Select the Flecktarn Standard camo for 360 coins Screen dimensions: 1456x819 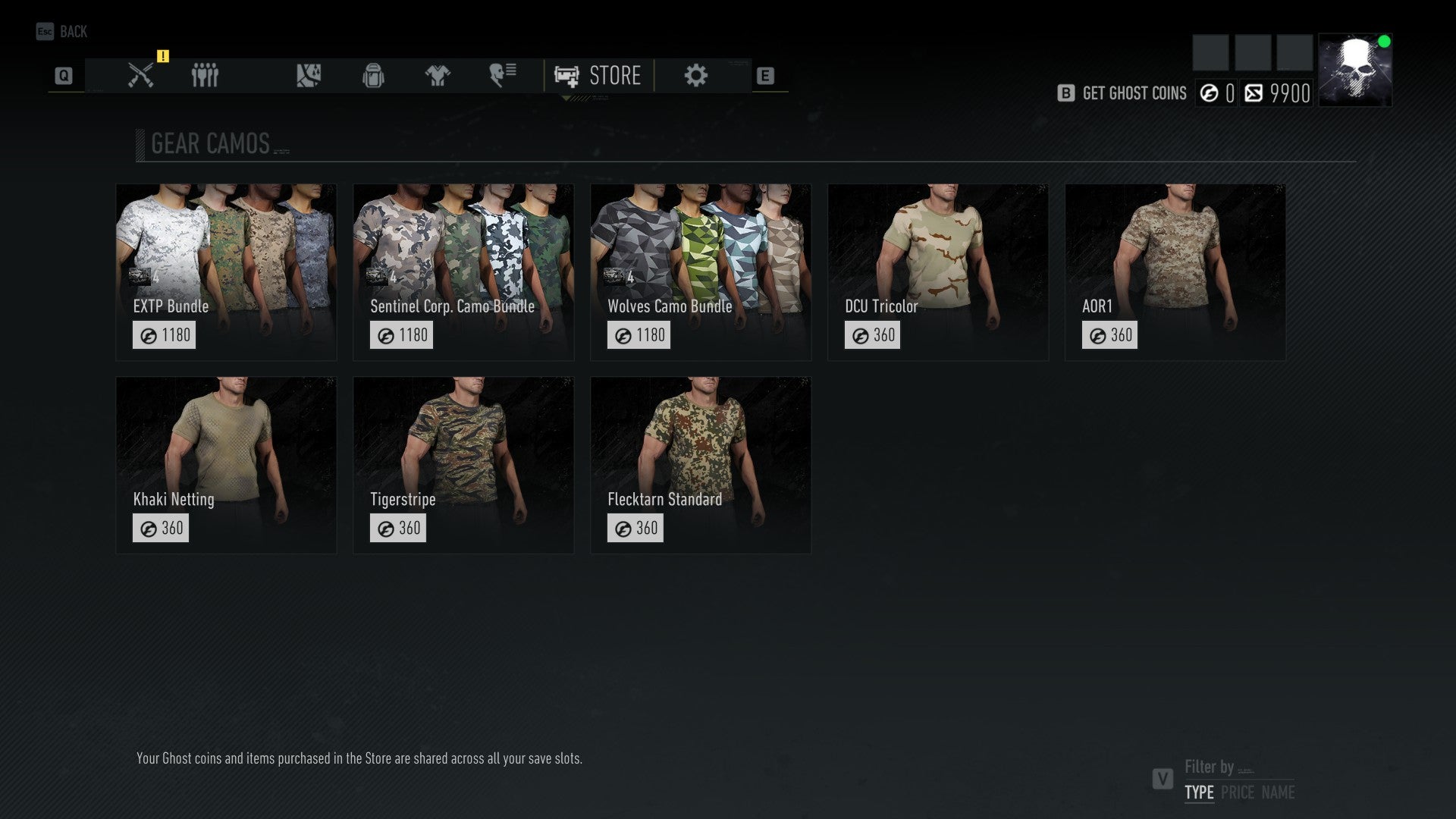pos(700,464)
